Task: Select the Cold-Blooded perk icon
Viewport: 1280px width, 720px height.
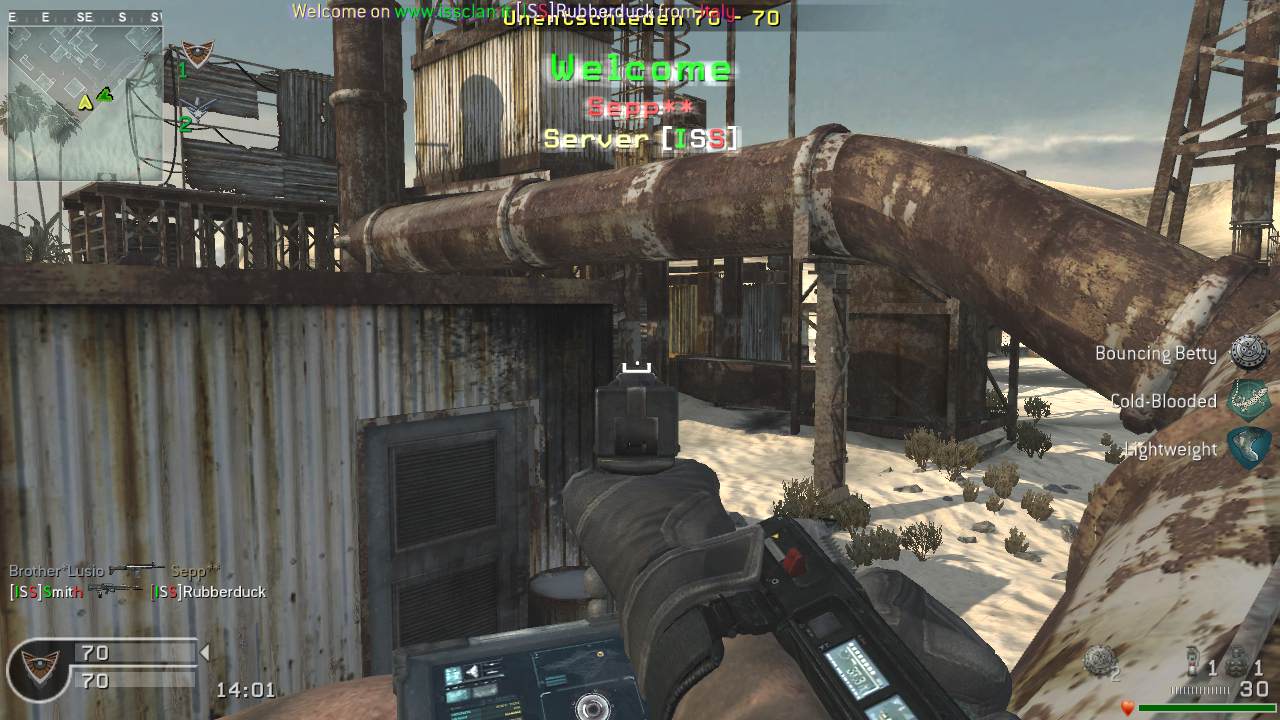Action: point(1249,399)
